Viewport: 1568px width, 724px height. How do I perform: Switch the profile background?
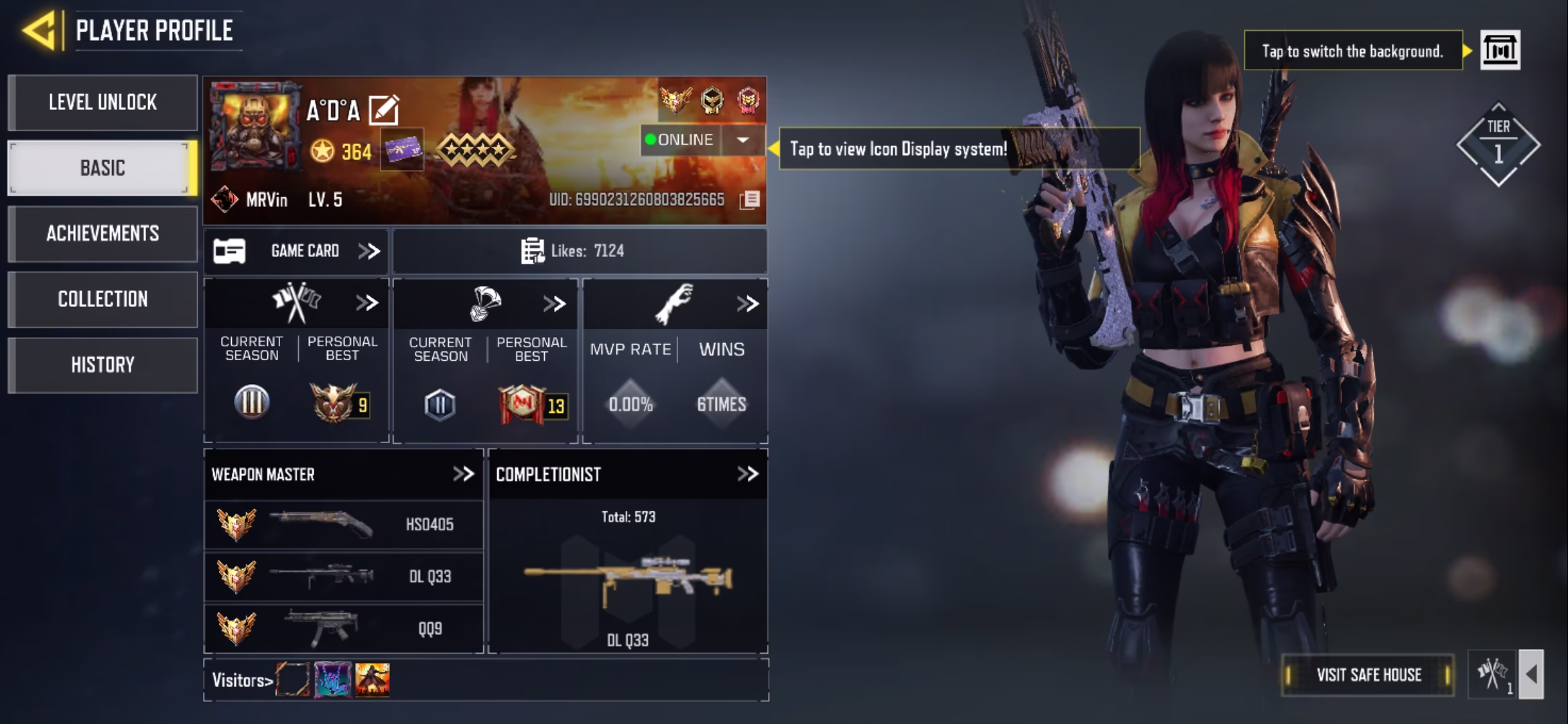pos(1500,50)
